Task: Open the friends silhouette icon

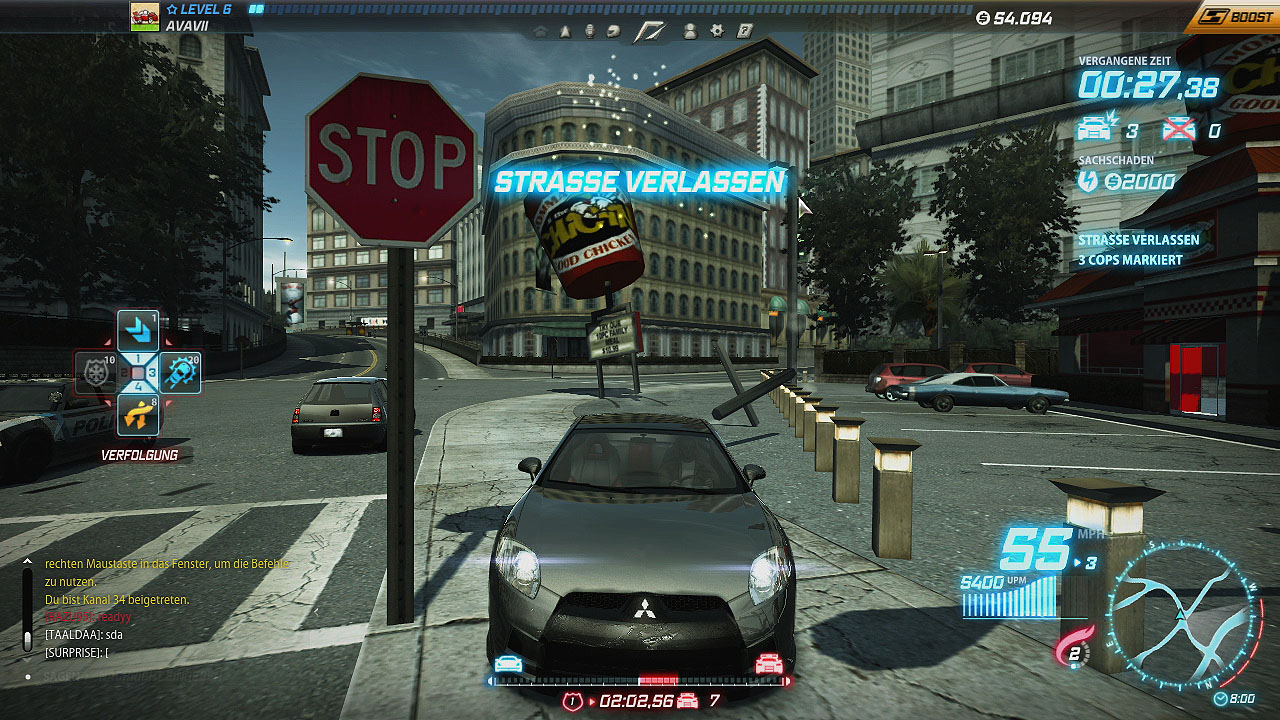Action: click(x=690, y=31)
